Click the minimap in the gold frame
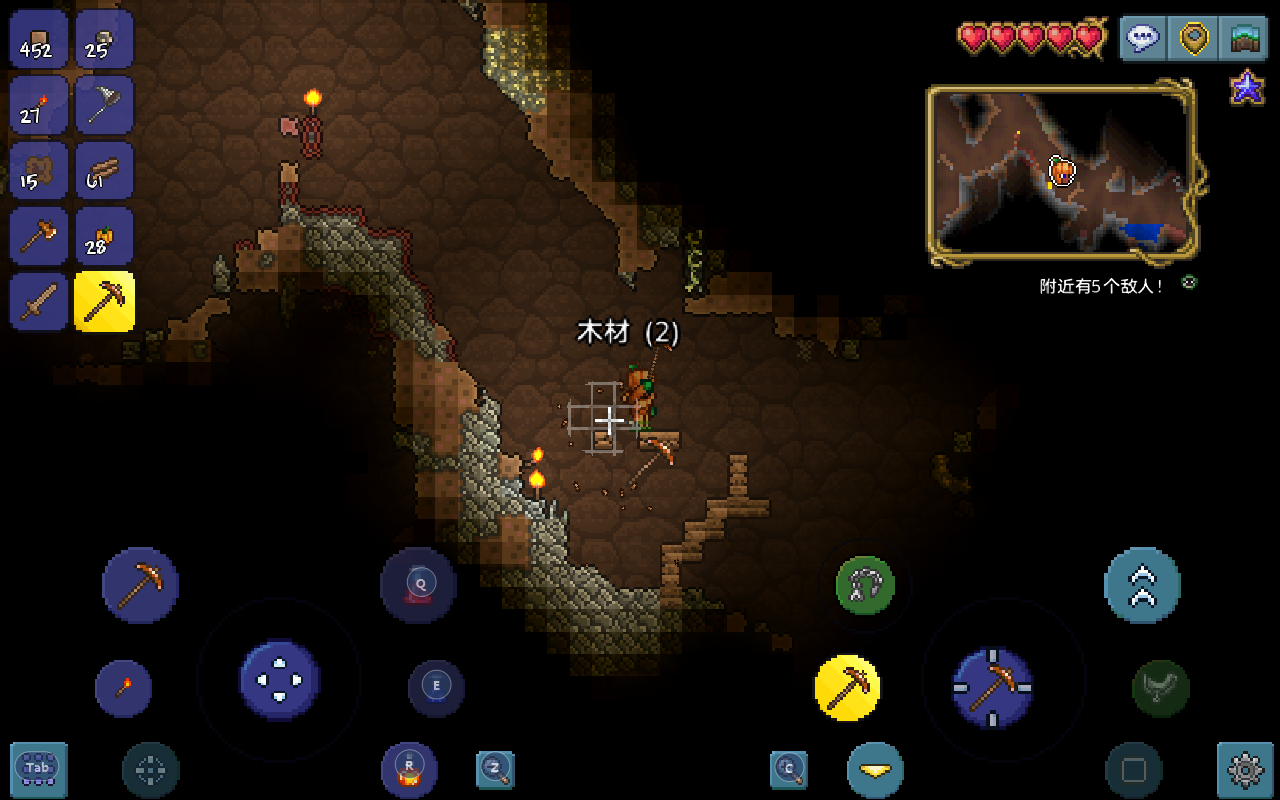 coord(1062,175)
